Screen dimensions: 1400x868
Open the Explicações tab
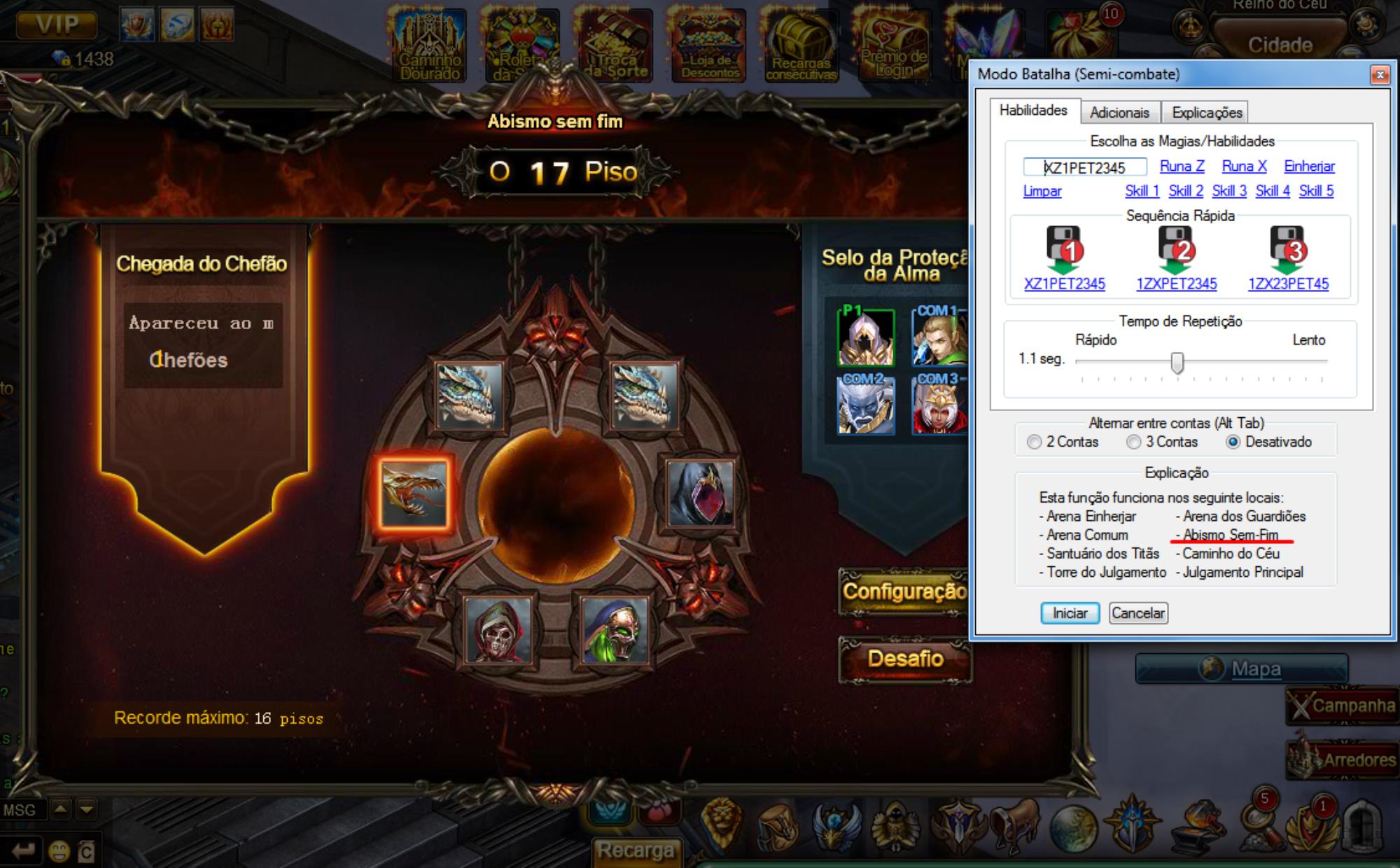[x=1207, y=113]
